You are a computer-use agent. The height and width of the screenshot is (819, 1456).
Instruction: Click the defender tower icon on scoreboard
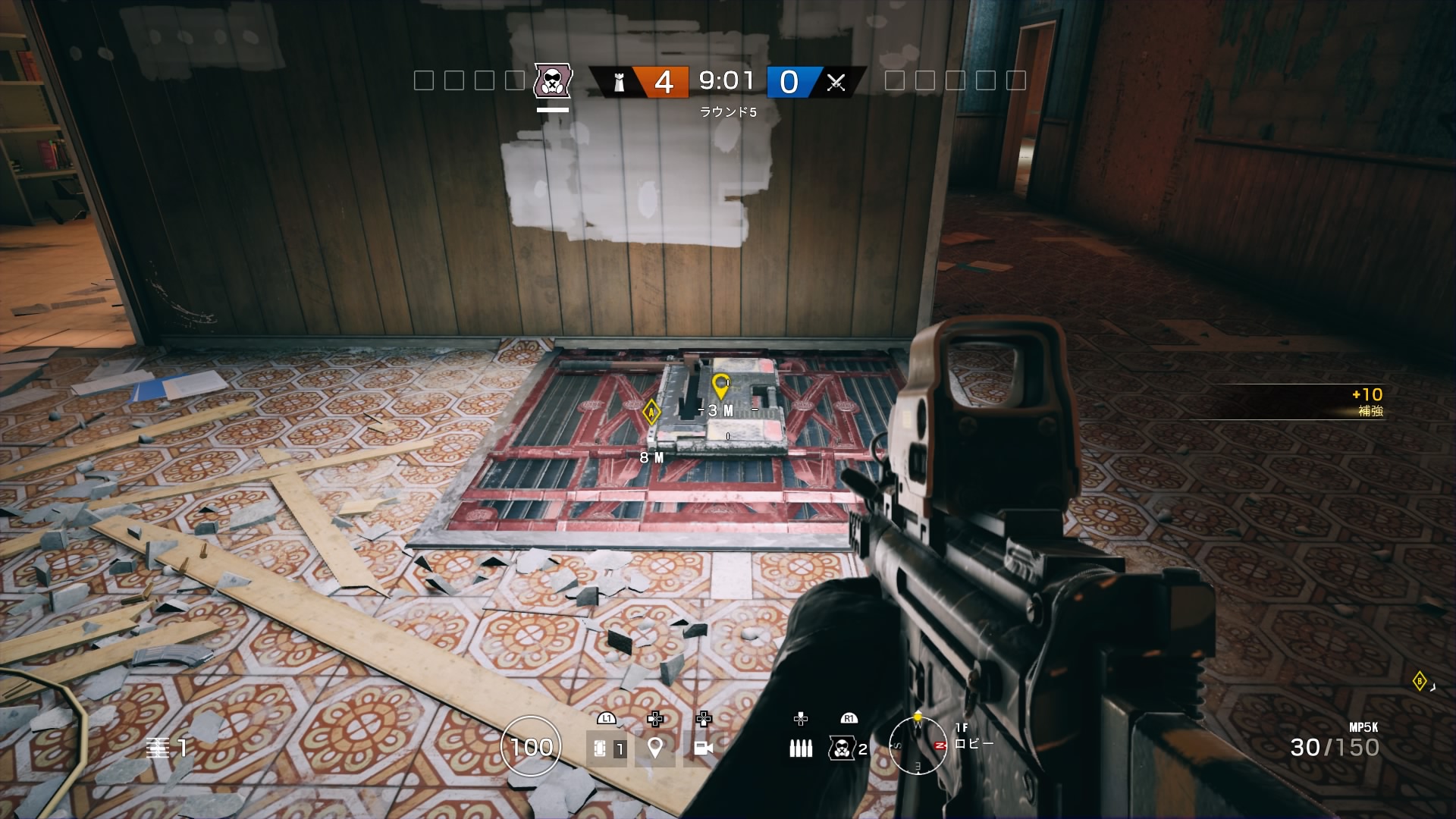[x=619, y=82]
